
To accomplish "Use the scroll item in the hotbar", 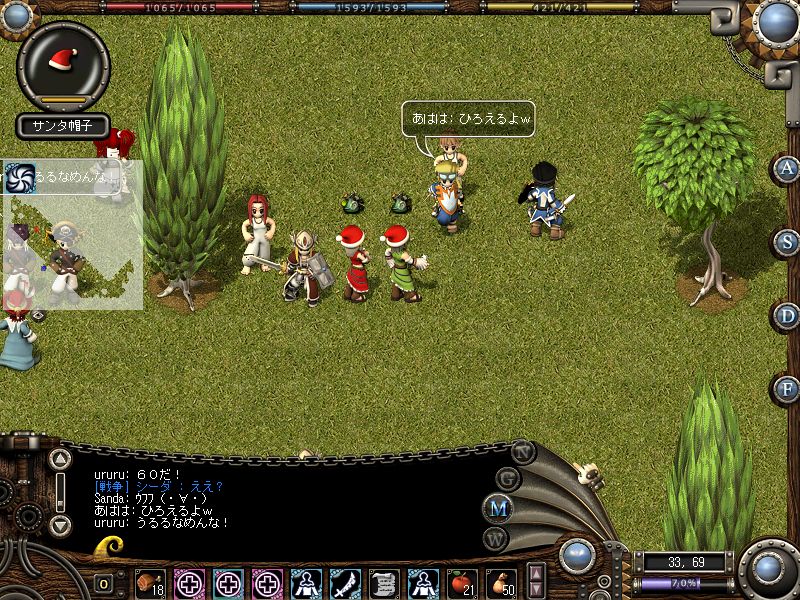I will (385, 583).
